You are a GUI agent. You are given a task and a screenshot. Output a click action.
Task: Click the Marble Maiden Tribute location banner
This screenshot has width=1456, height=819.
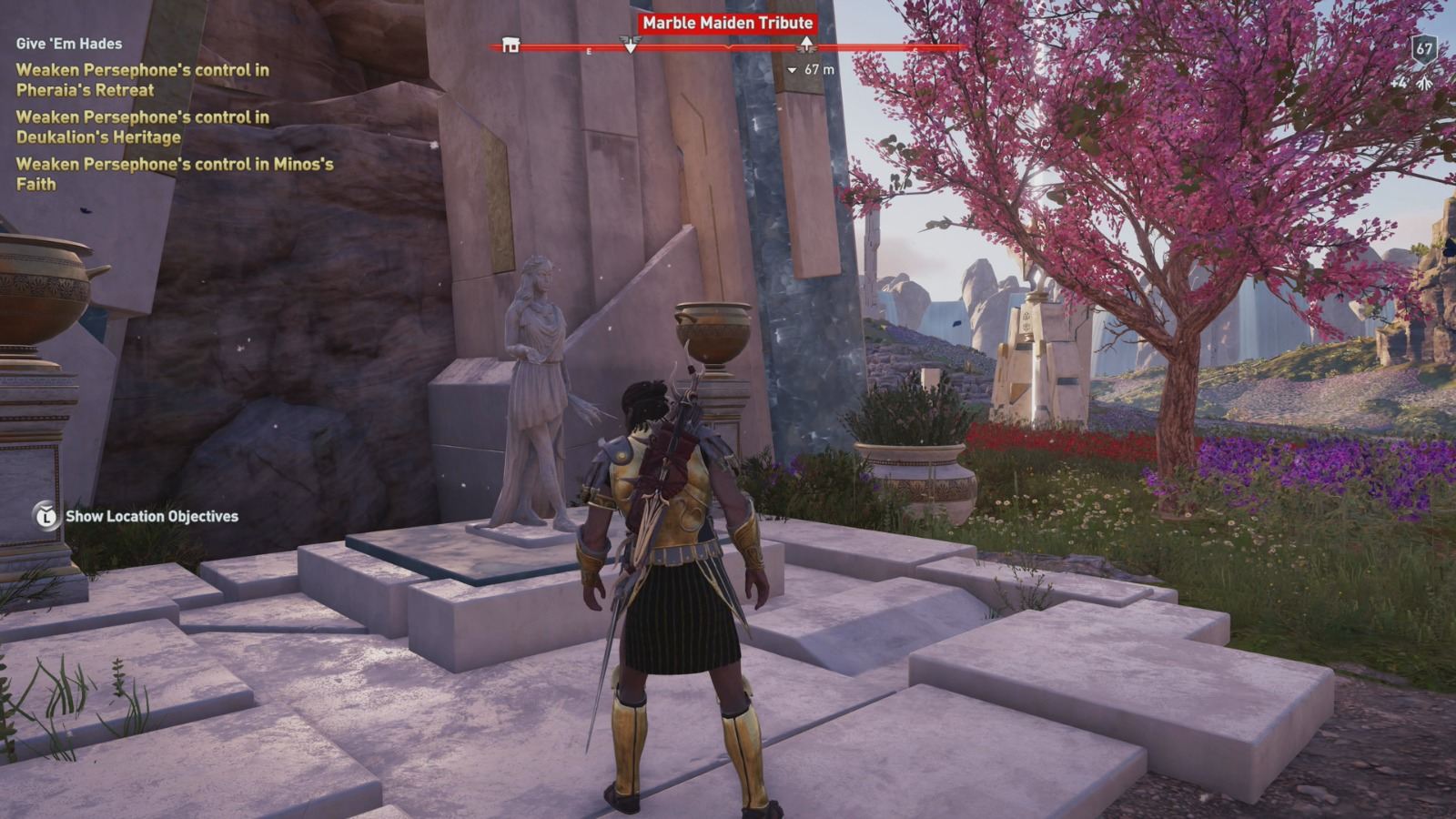tap(727, 23)
